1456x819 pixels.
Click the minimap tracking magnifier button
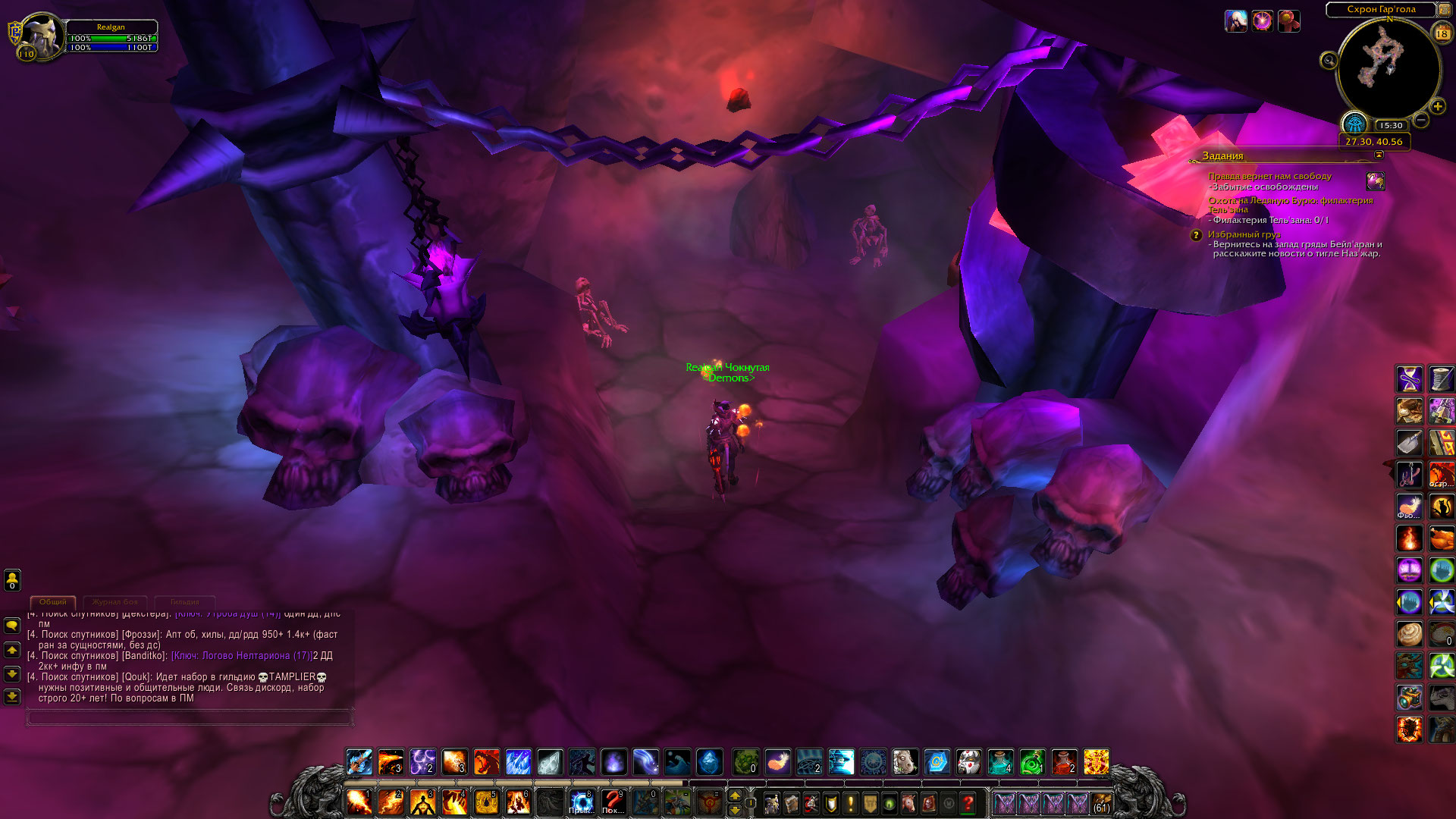1329,61
